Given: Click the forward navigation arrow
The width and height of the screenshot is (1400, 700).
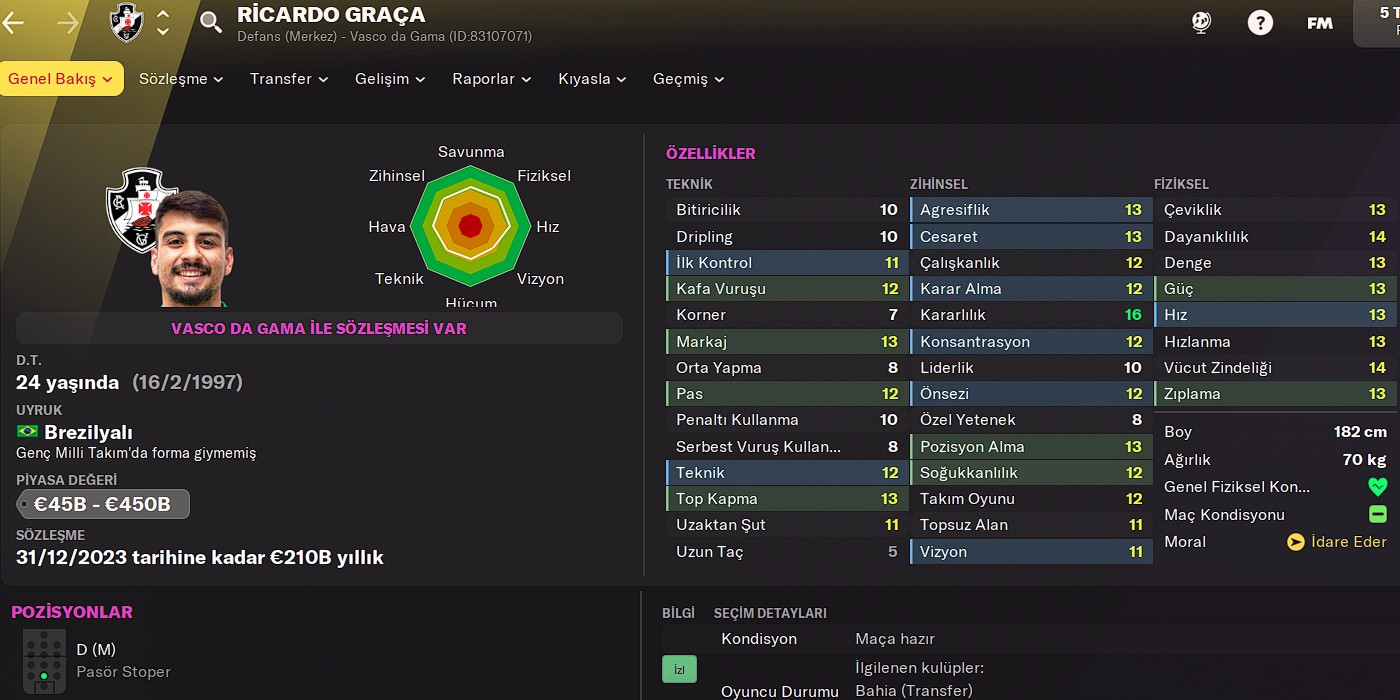Looking at the screenshot, I should tap(68, 23).
